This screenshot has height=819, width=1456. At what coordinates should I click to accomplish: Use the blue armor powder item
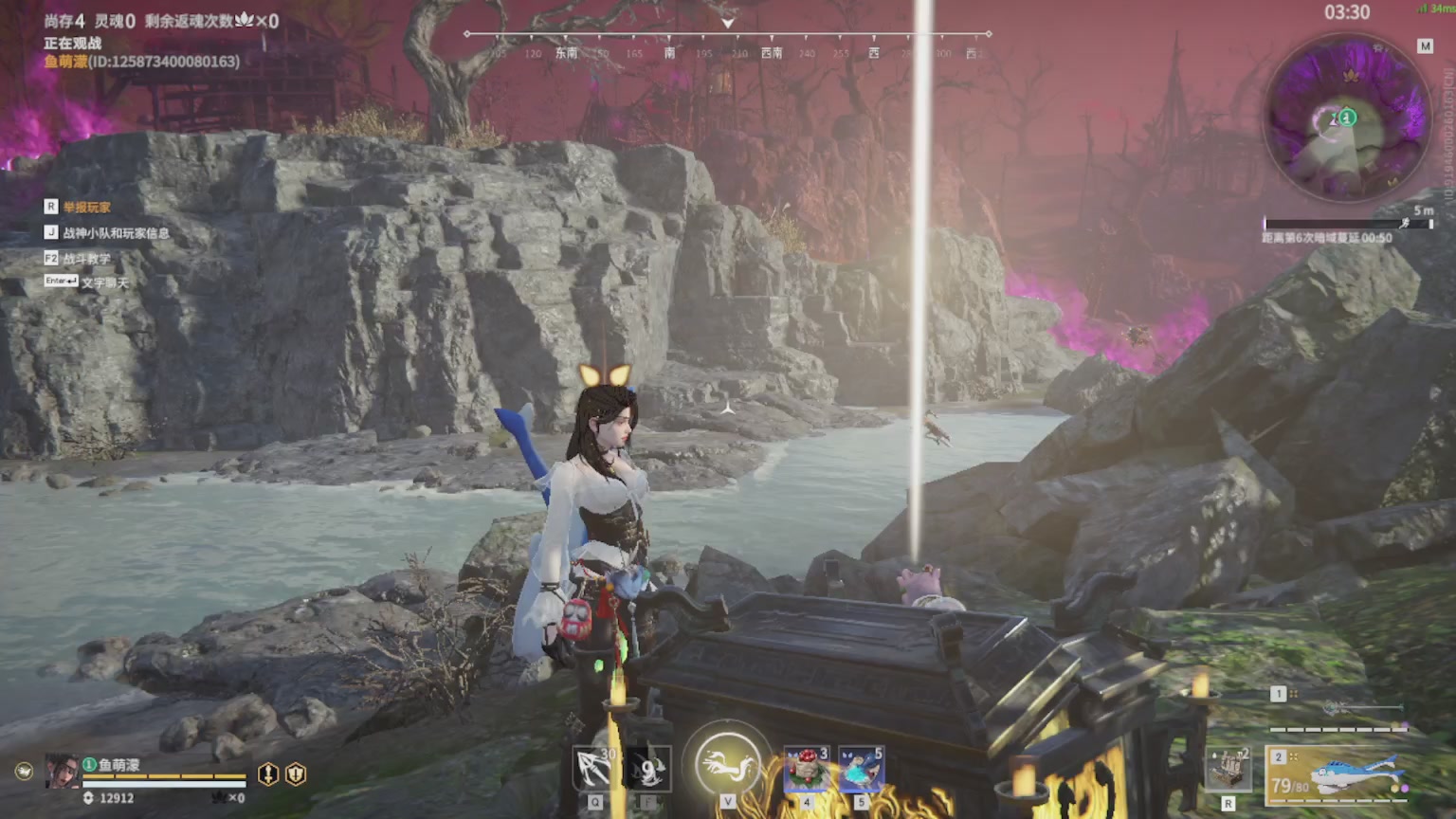pyautogui.click(x=861, y=769)
